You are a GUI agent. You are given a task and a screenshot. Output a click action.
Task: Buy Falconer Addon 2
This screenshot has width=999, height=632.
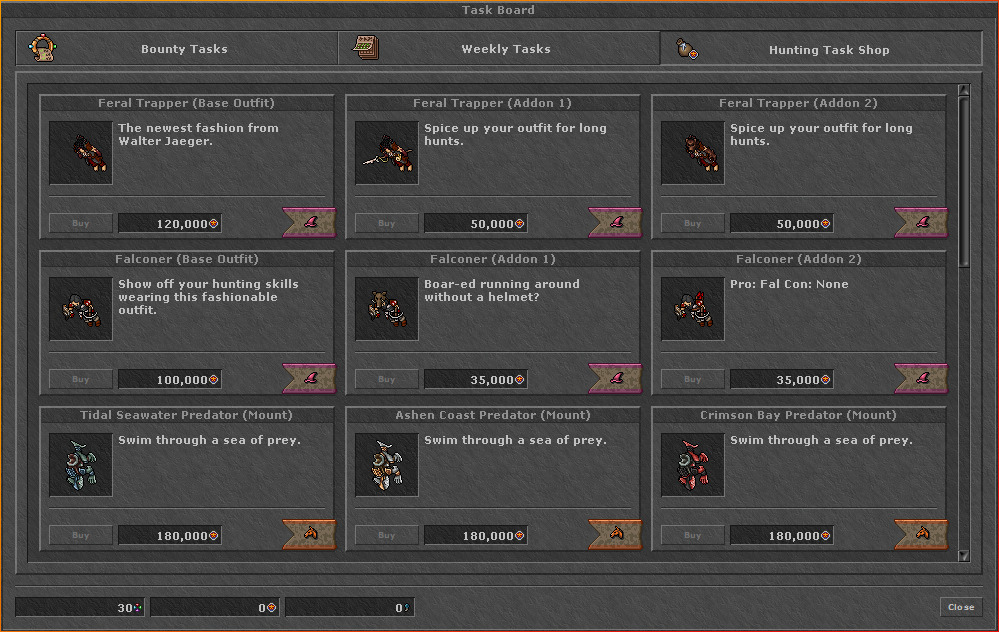[693, 380]
